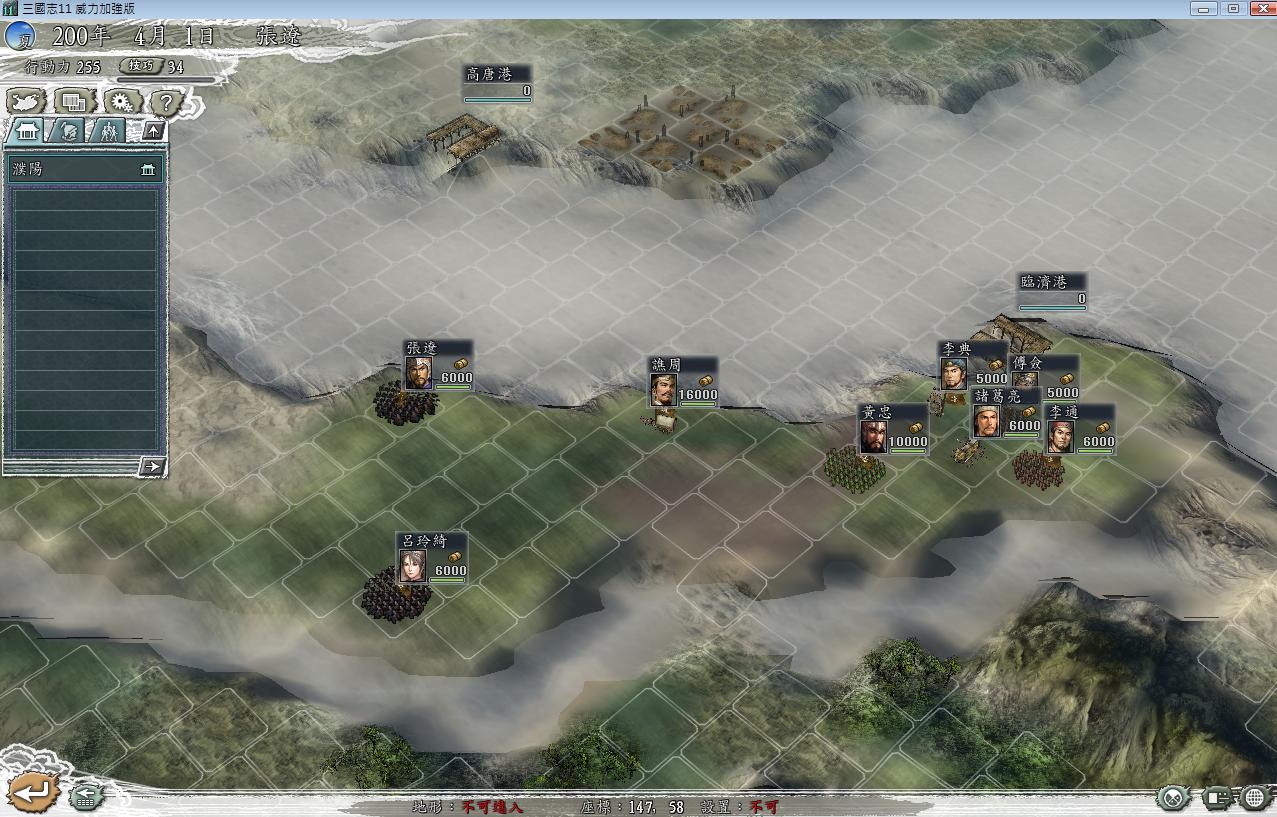This screenshot has height=817, width=1277.
Task: Click the large return arrow end-turn button
Action: (30, 791)
